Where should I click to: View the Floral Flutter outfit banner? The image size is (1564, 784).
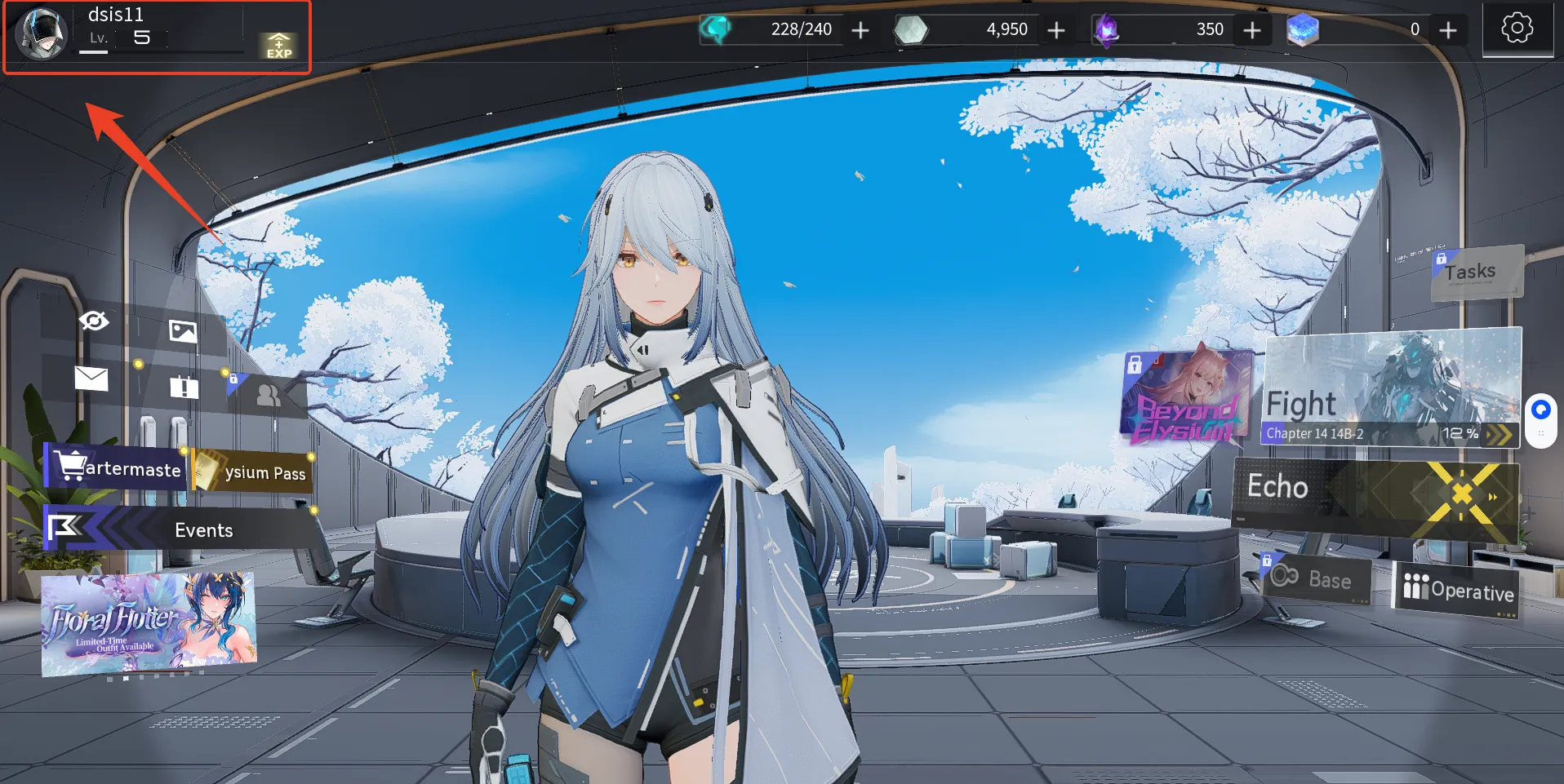point(149,624)
